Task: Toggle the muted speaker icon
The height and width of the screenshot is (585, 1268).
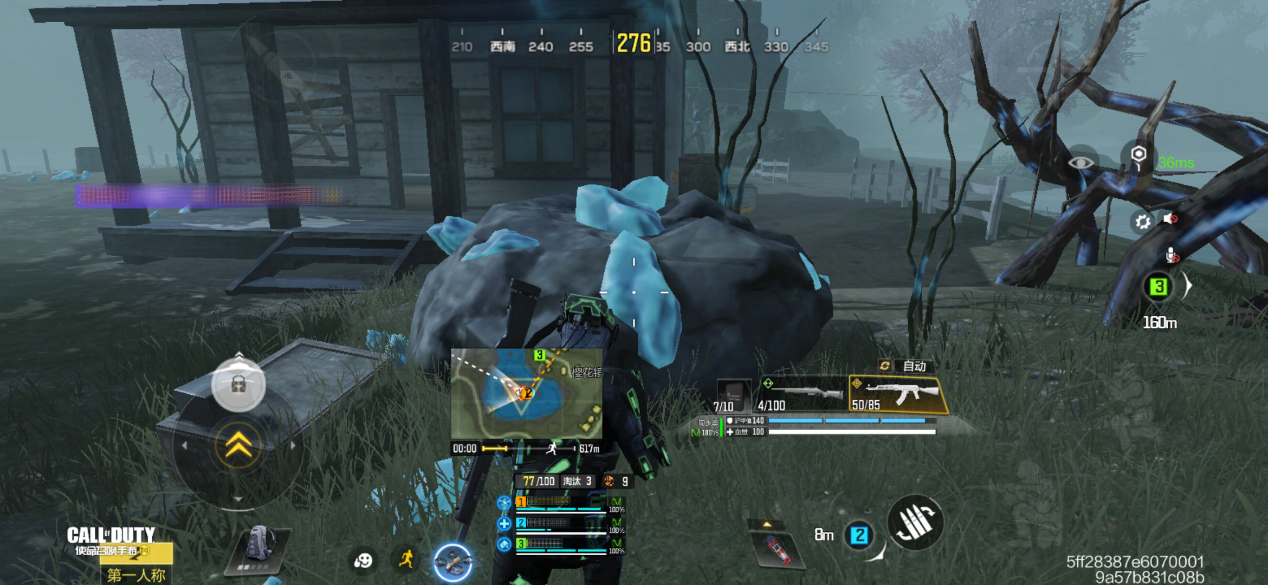Action: pyautogui.click(x=1168, y=220)
